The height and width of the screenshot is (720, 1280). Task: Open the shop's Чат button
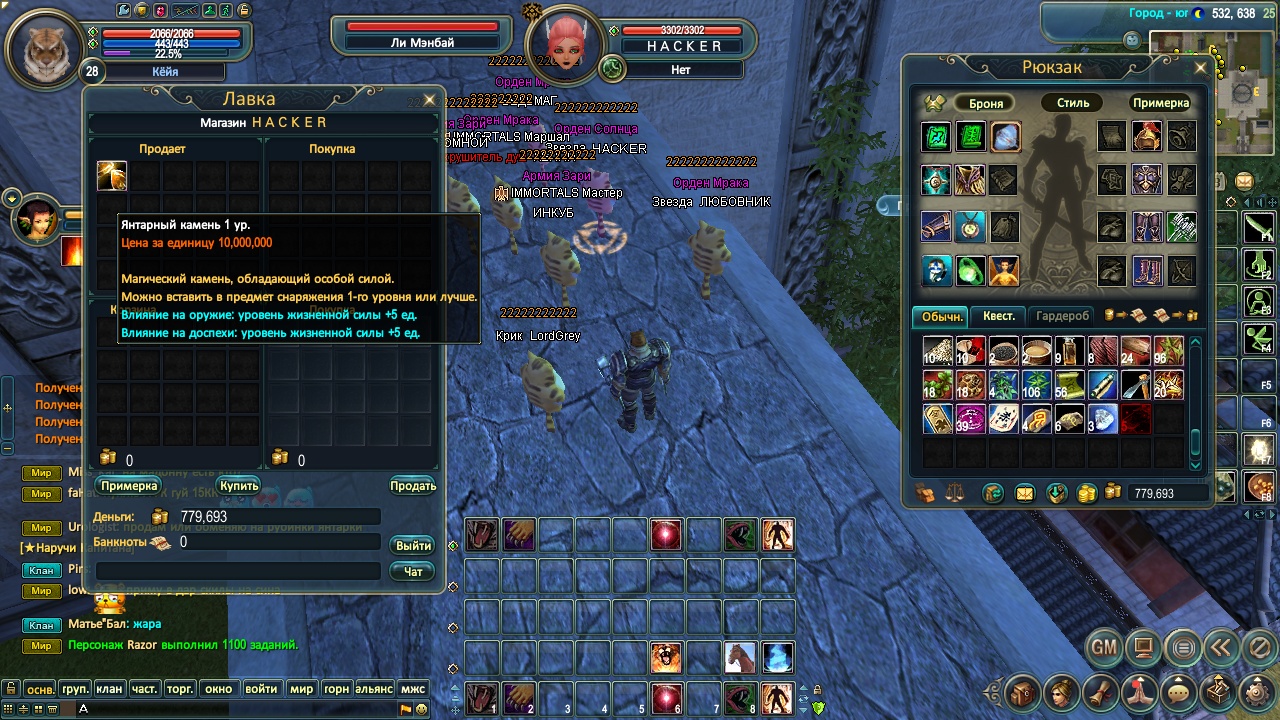(413, 571)
